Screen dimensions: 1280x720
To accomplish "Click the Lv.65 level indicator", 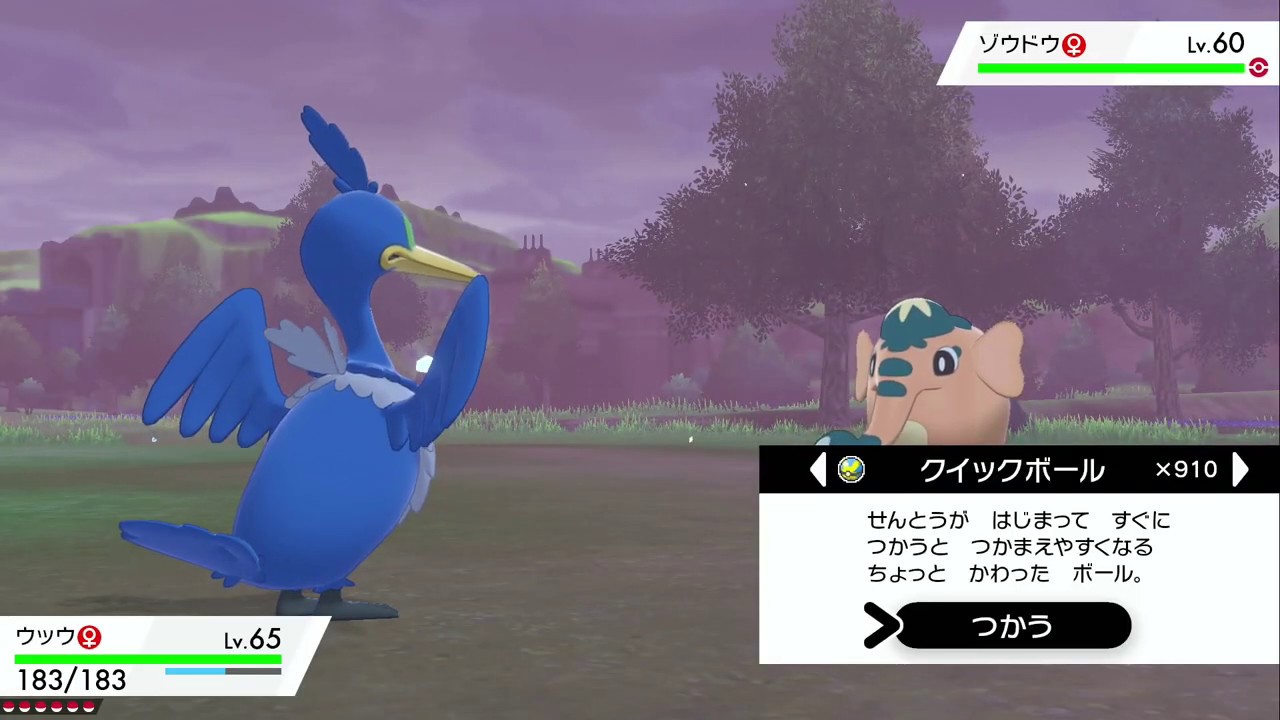I will (x=252, y=639).
